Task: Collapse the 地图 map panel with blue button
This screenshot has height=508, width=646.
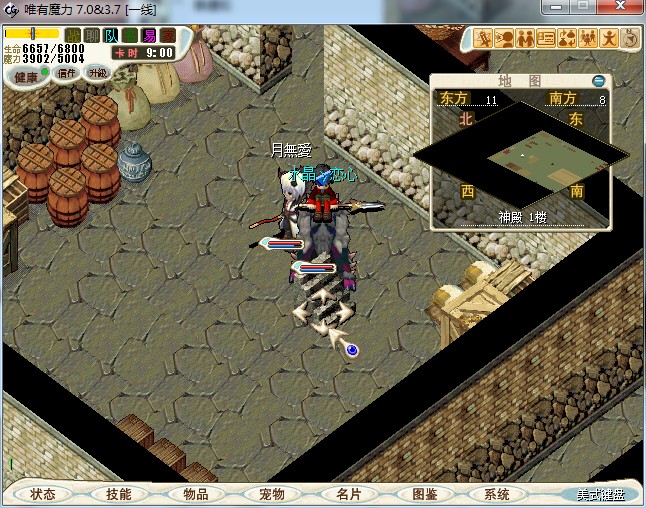Action: [x=598, y=80]
